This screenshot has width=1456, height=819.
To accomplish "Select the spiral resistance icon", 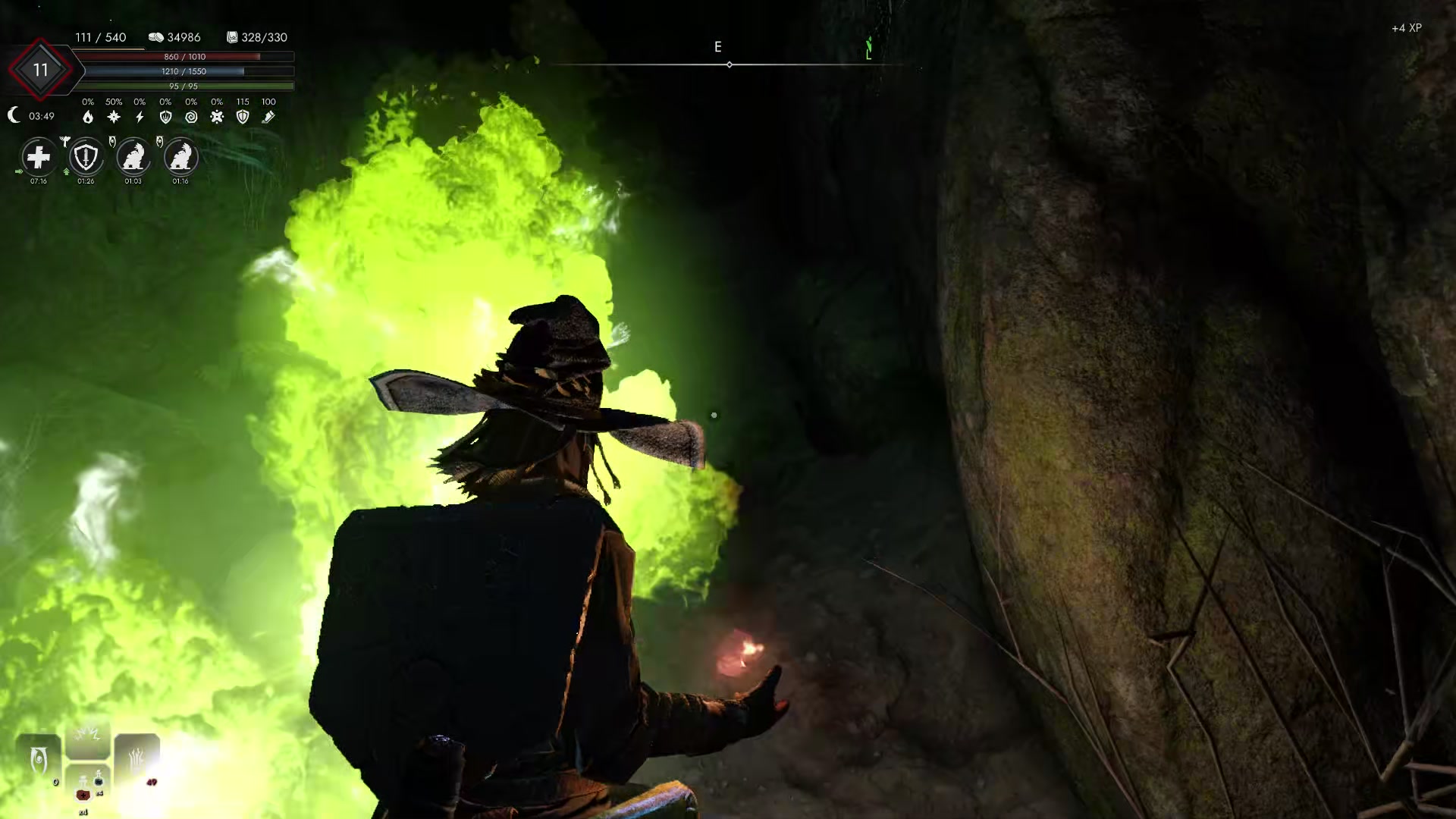I will [192, 117].
